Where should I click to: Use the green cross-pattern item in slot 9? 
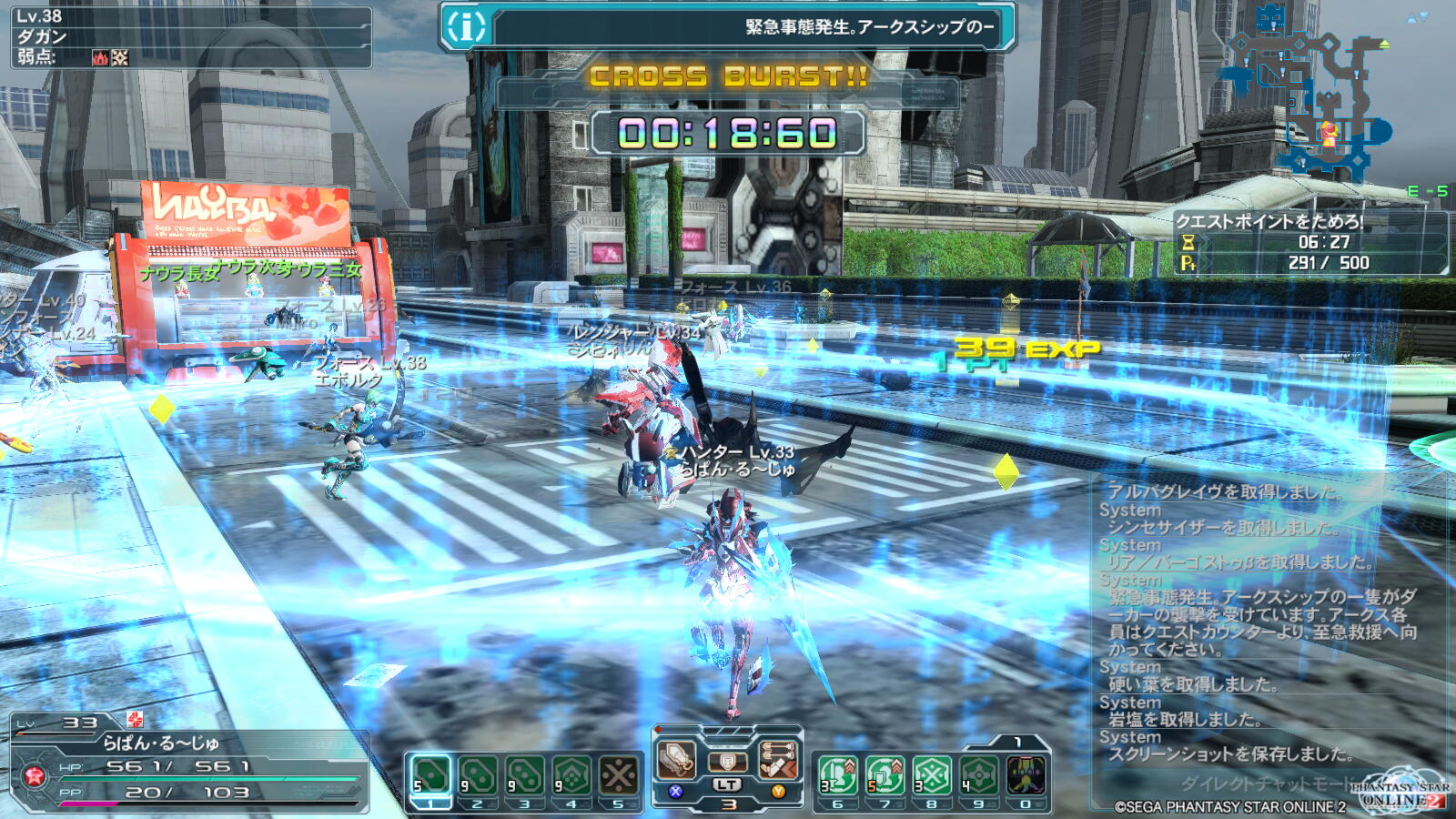click(978, 776)
